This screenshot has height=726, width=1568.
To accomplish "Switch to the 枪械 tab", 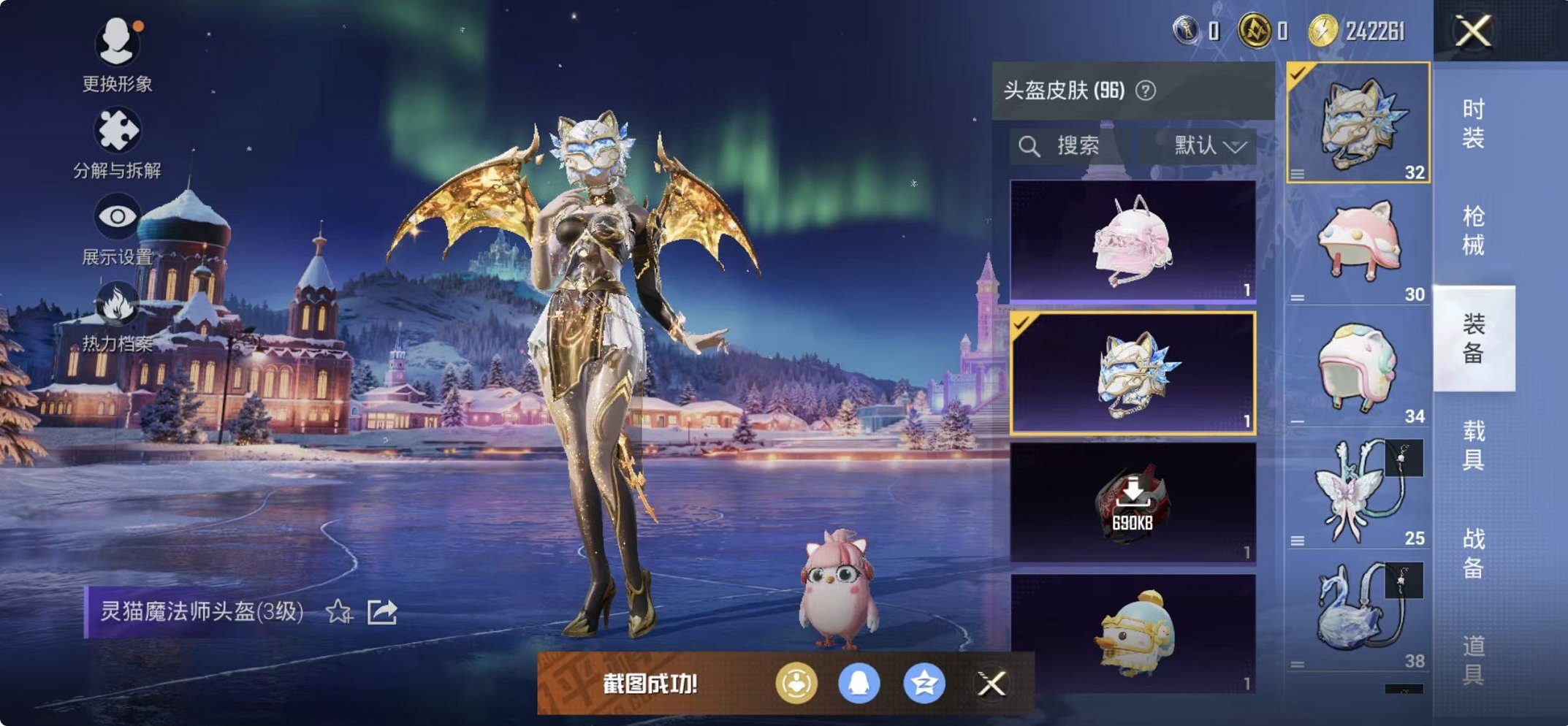I will [x=1473, y=230].
